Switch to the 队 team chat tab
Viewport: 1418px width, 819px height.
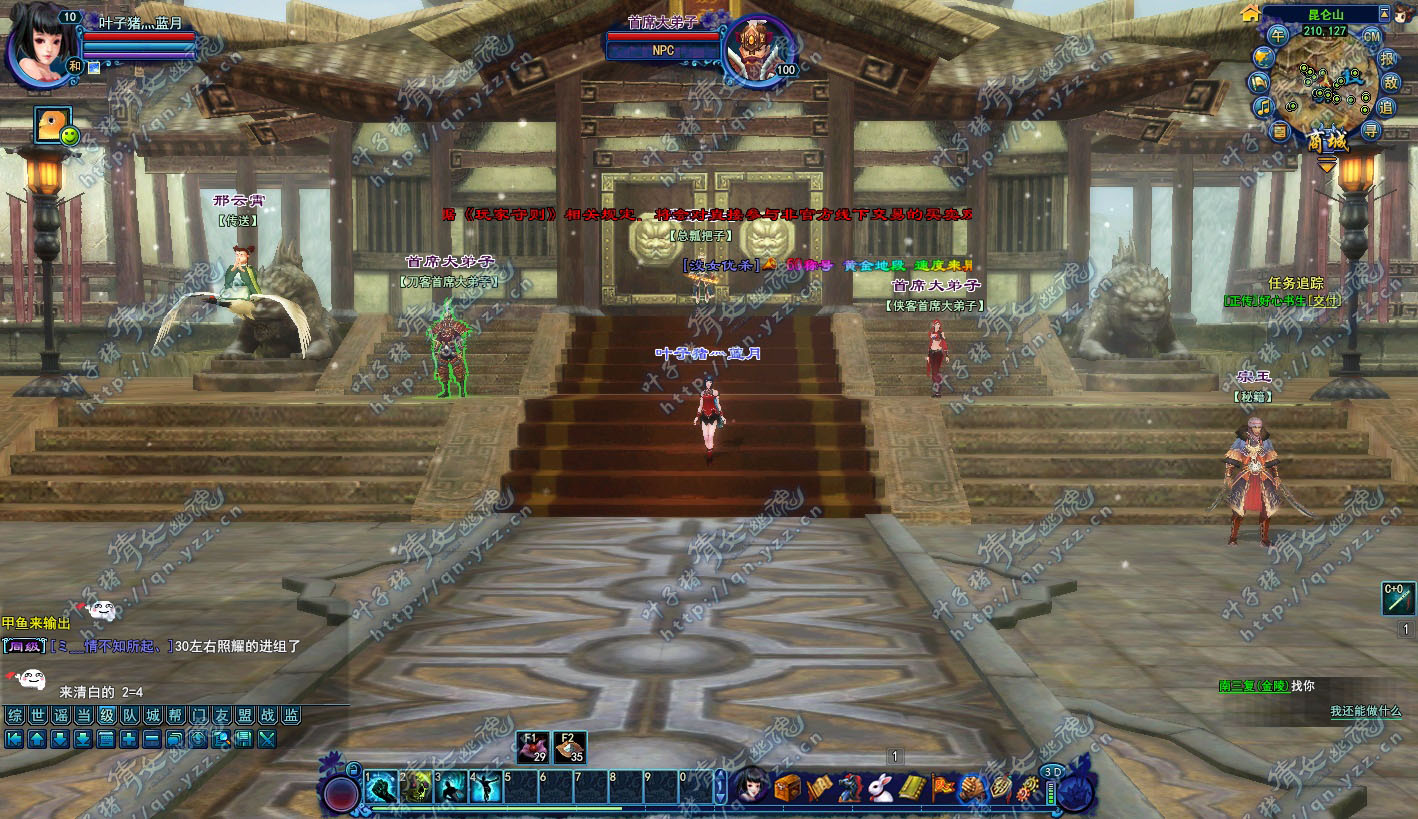coord(130,715)
